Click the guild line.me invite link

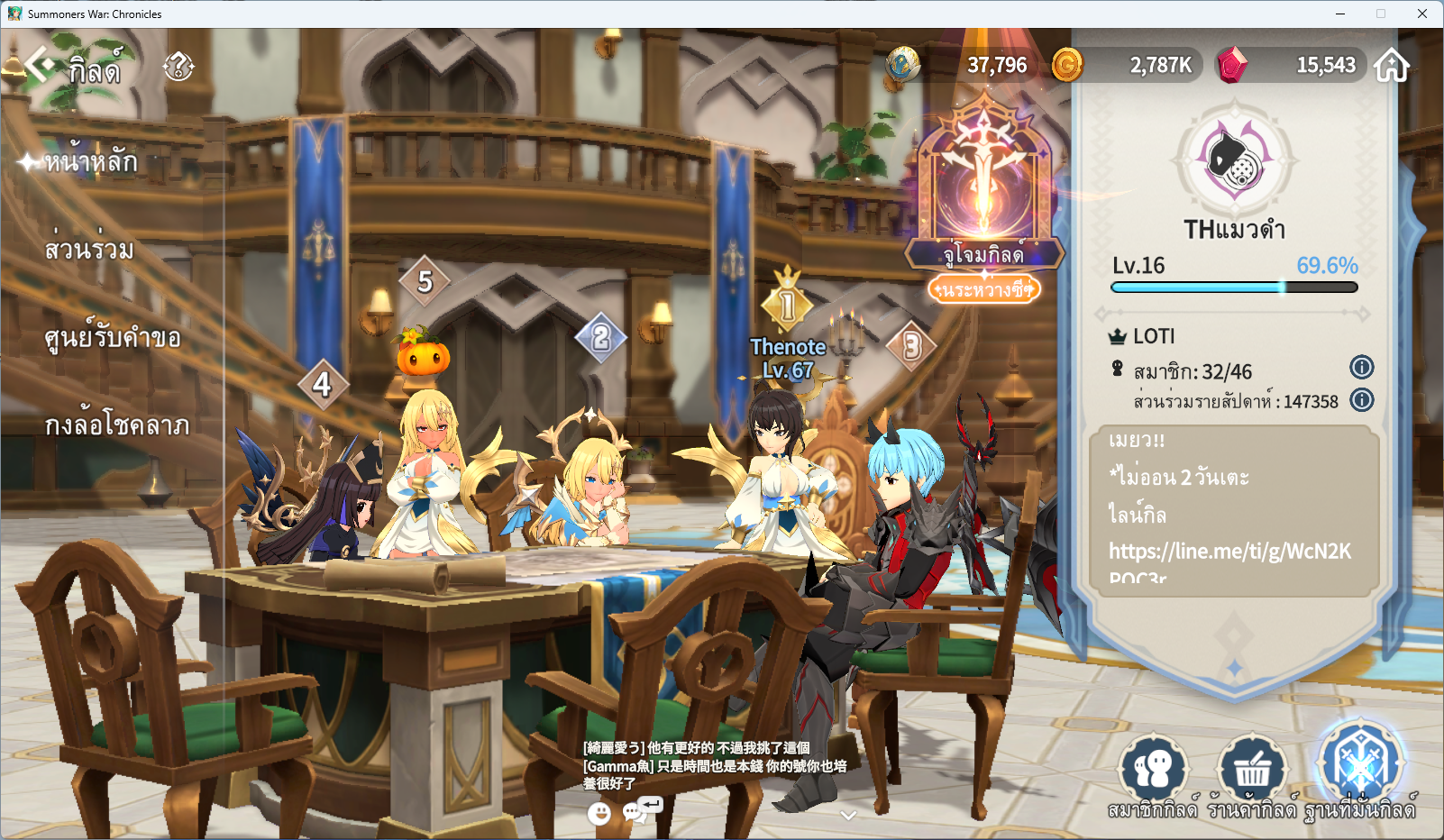pyautogui.click(x=1229, y=552)
